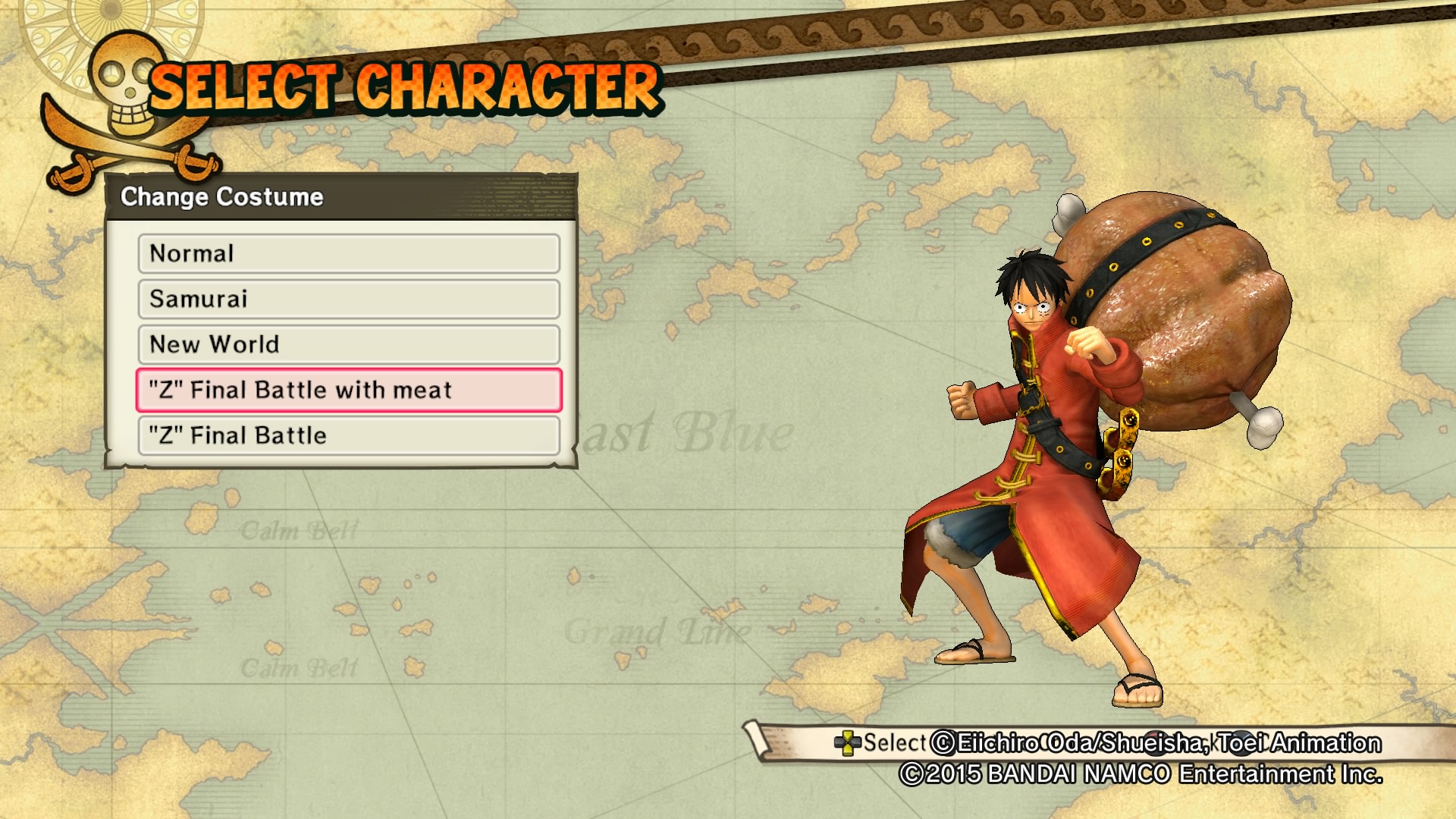
Task: Click the highlighted pink selection border
Action: (136, 390)
